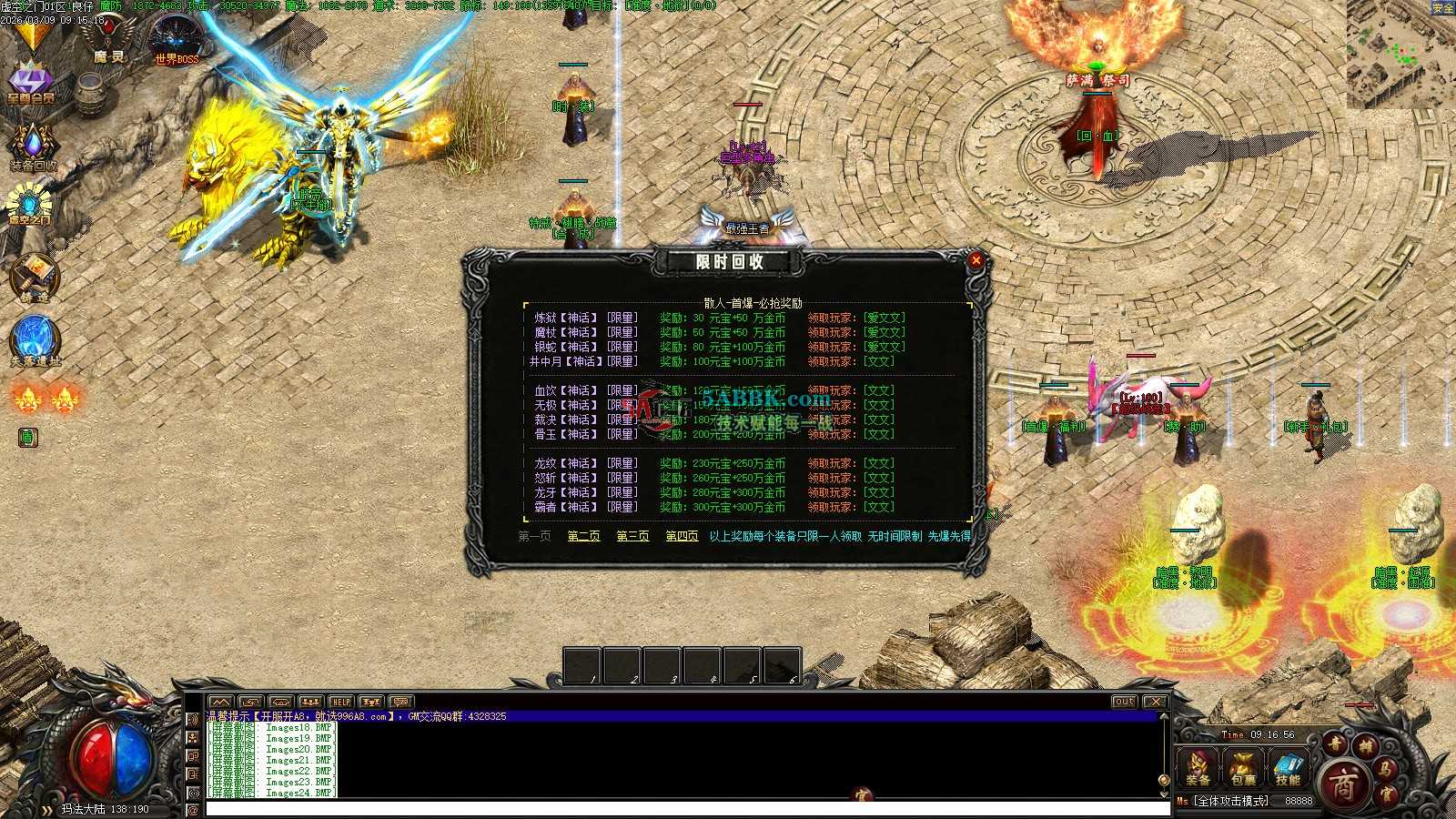Click the Out button on chat bar
This screenshot has width=1456, height=819.
point(1124,702)
